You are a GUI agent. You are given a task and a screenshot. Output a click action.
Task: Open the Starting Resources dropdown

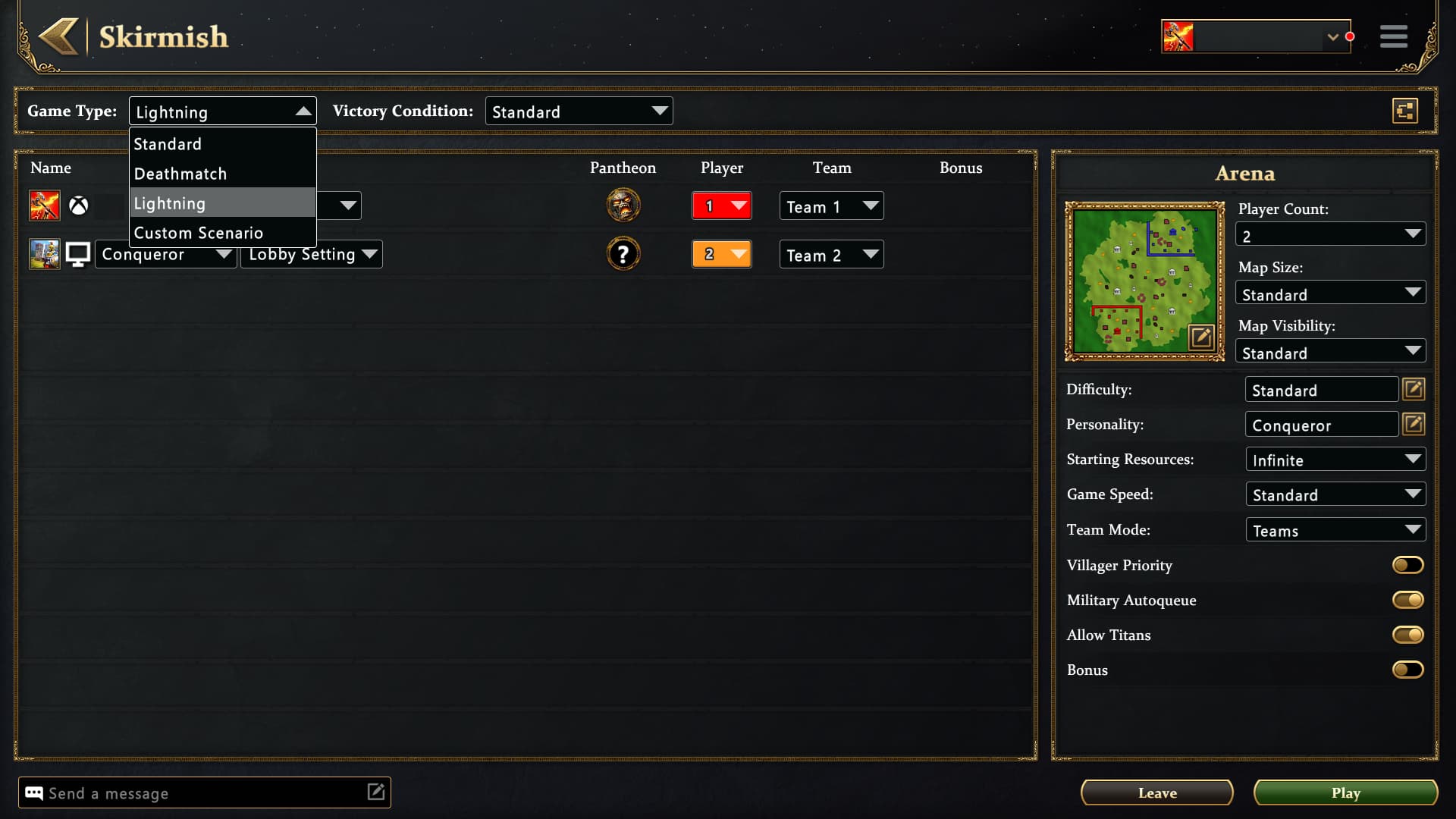[x=1335, y=460]
